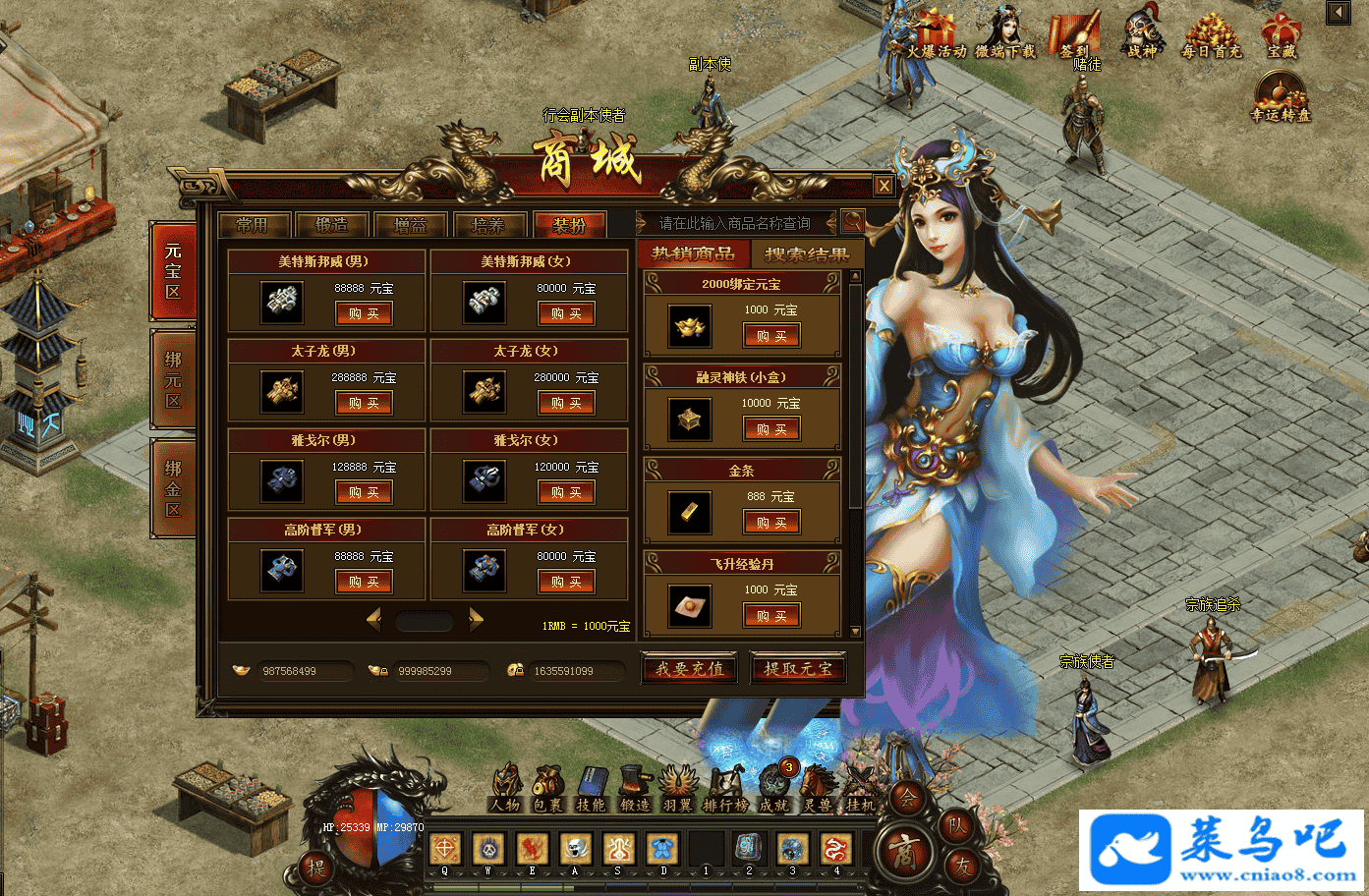Switch to the 常用 shop tab

253,225
